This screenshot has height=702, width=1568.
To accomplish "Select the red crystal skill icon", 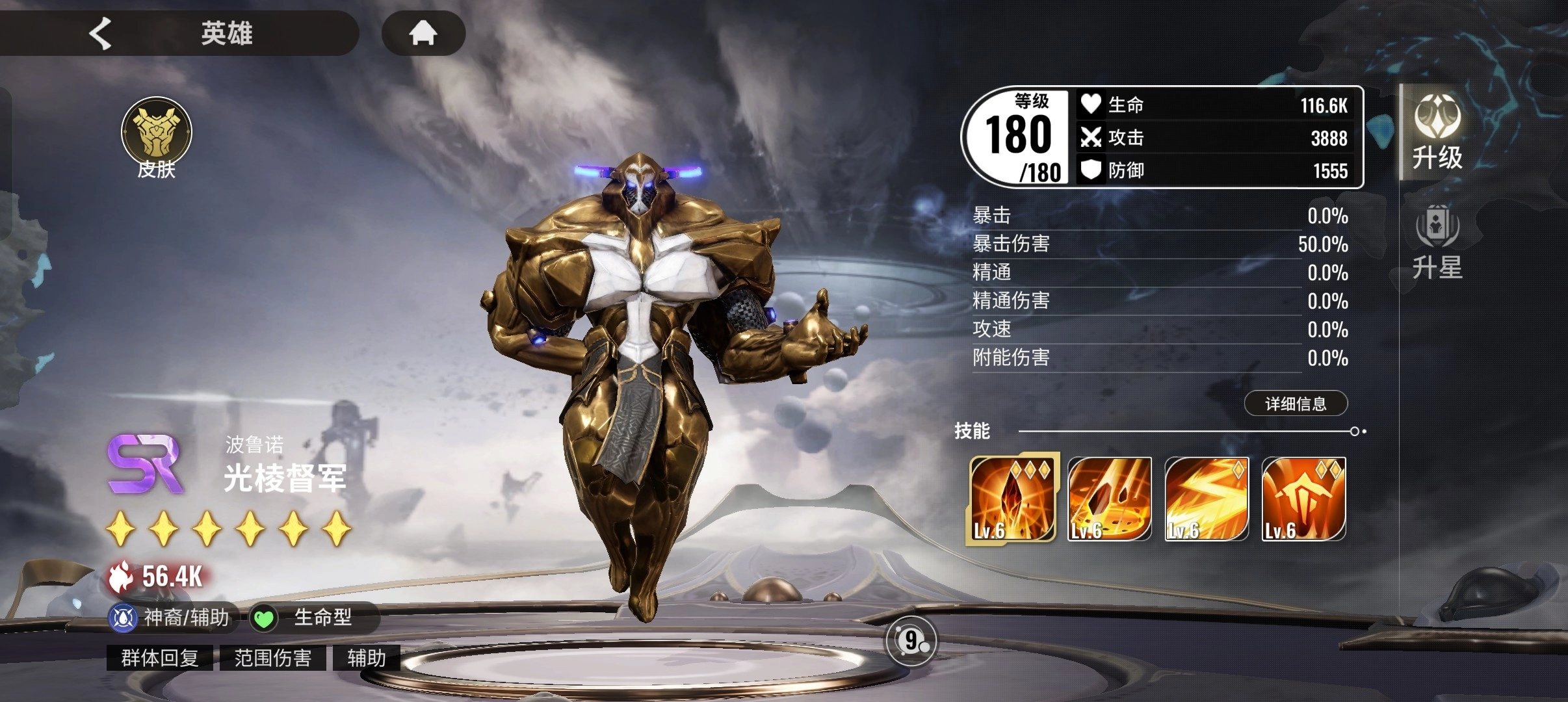I will click(1011, 499).
